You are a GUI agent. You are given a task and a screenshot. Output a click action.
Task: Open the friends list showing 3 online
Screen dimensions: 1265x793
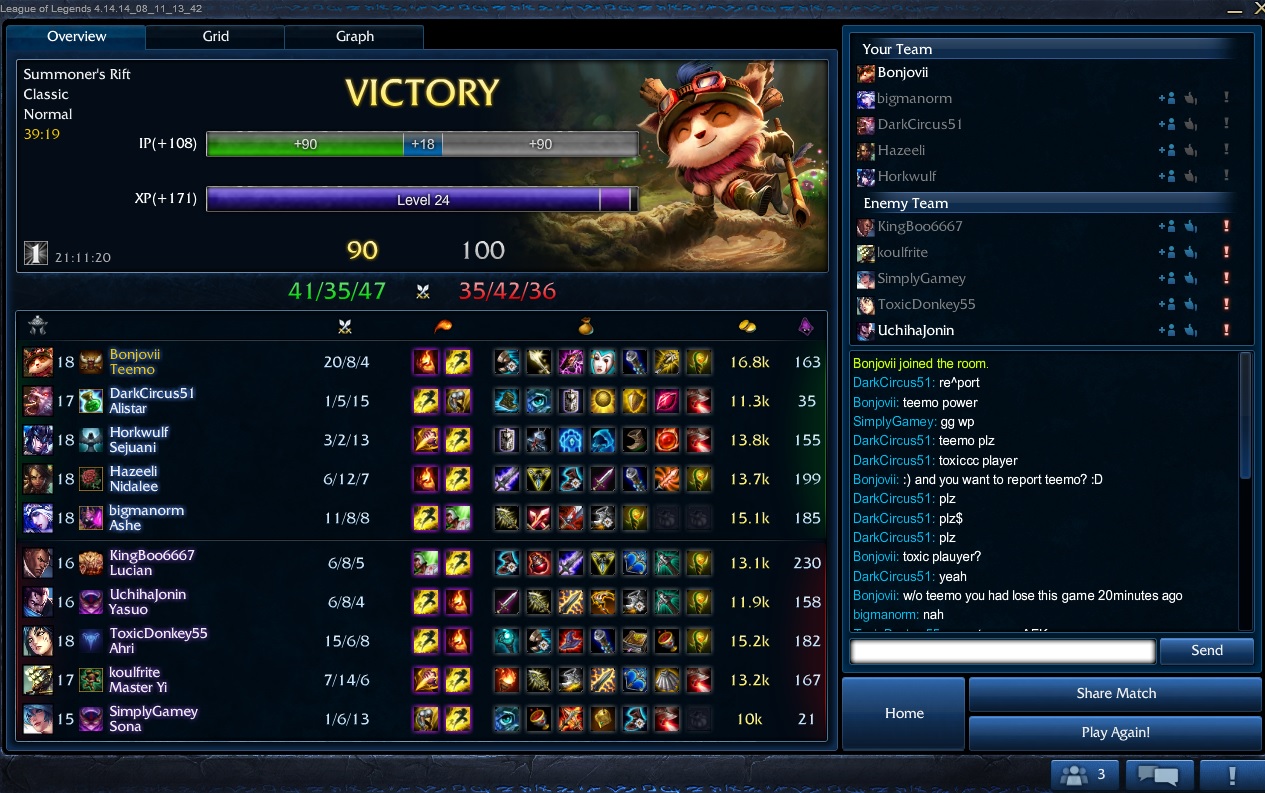(x=1084, y=774)
